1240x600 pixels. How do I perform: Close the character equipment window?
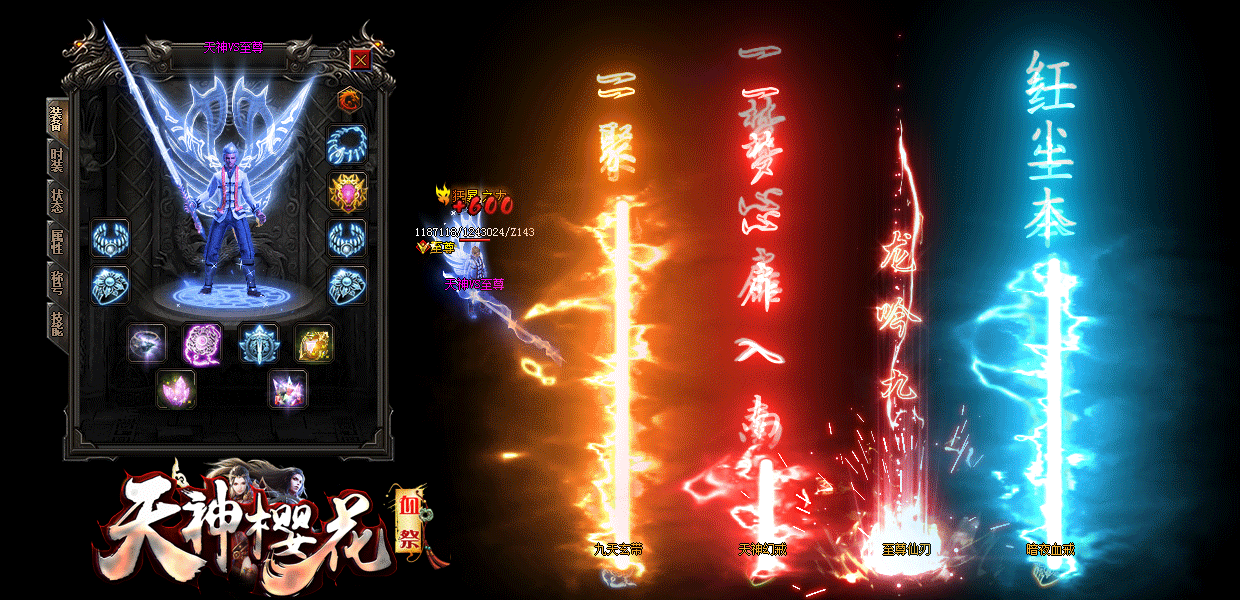point(360,59)
